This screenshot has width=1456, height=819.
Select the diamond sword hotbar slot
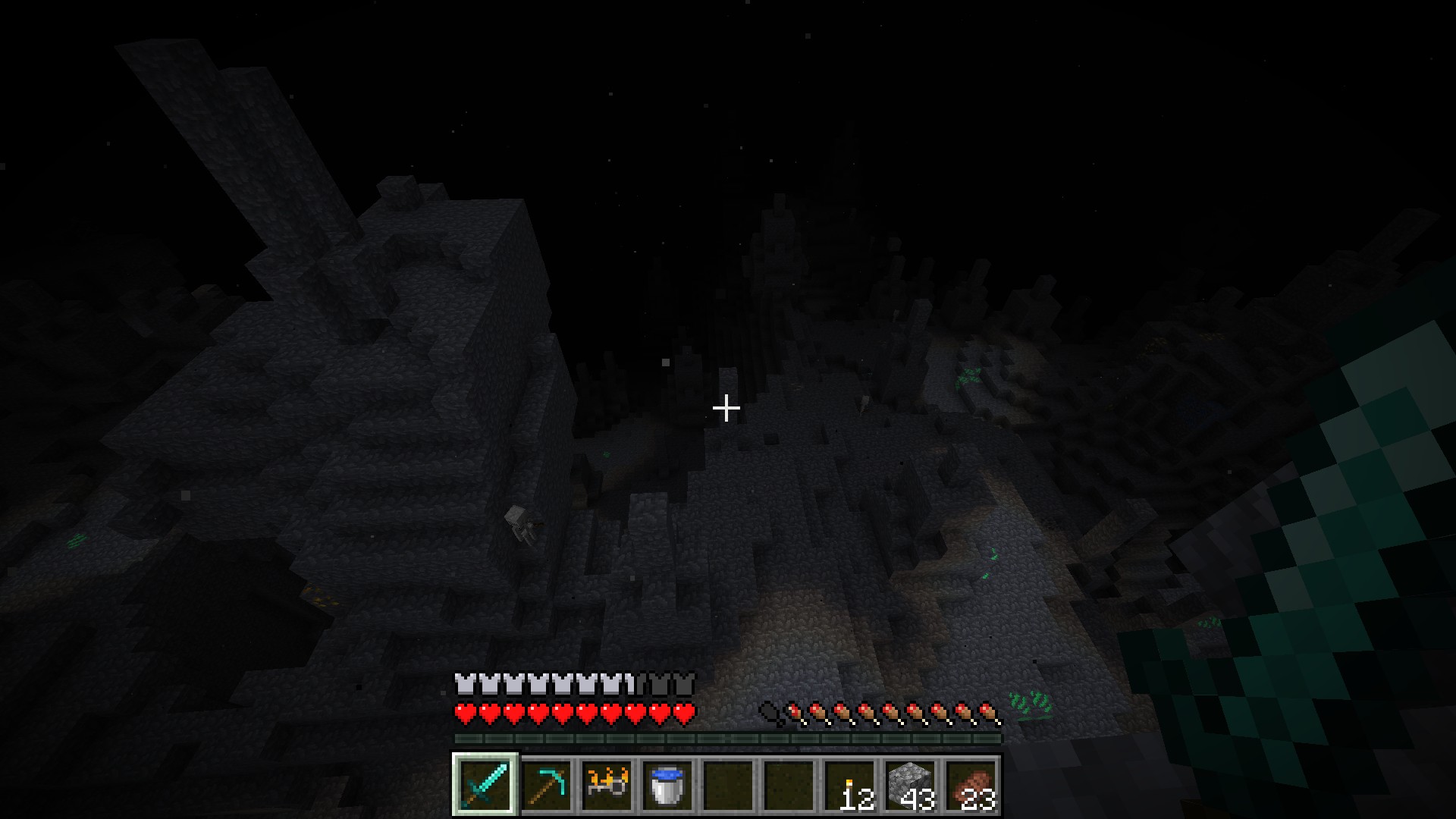485,784
